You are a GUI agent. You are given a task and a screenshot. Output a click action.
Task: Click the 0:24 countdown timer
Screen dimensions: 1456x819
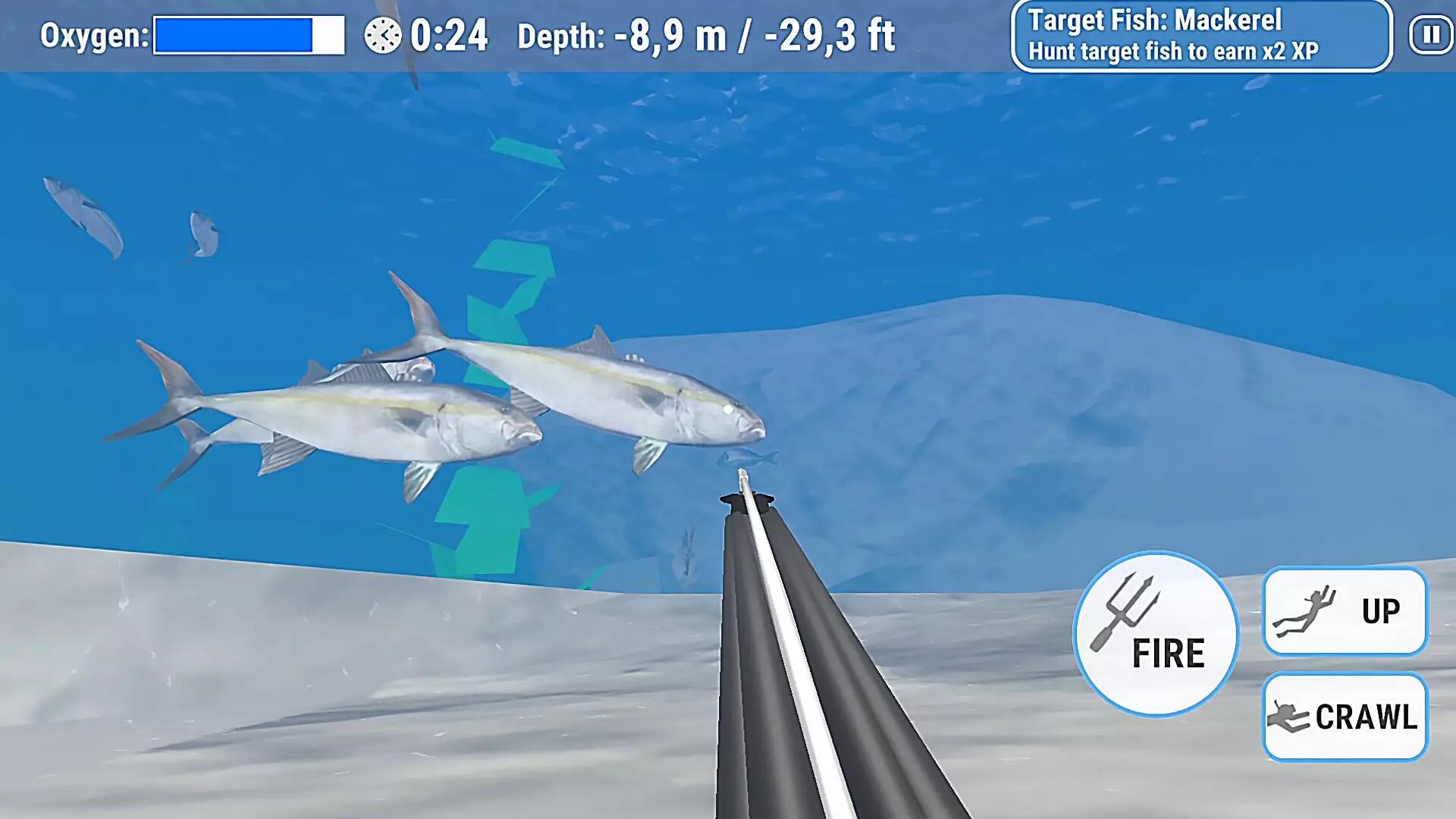click(449, 33)
